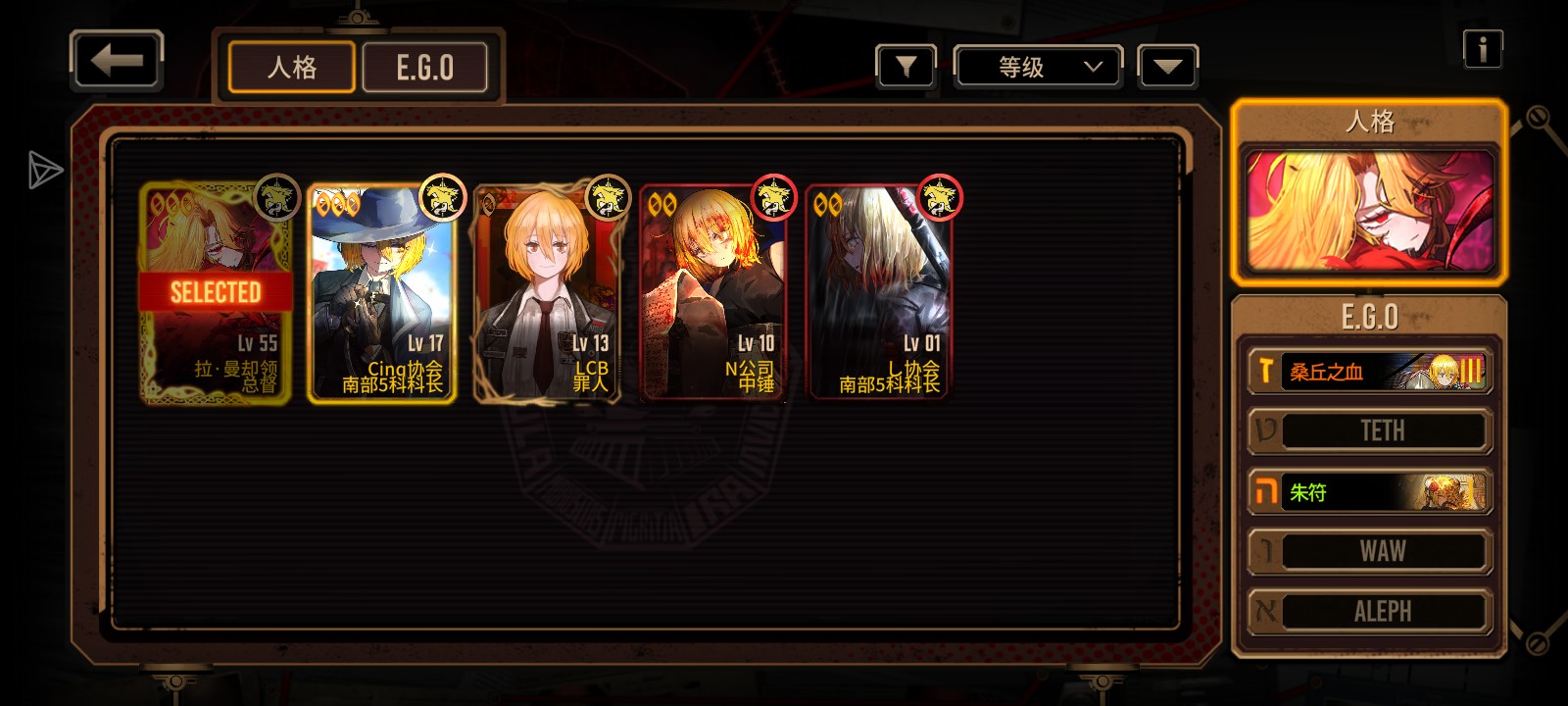View the equipped 人格 portrait on the right

tap(1369, 211)
